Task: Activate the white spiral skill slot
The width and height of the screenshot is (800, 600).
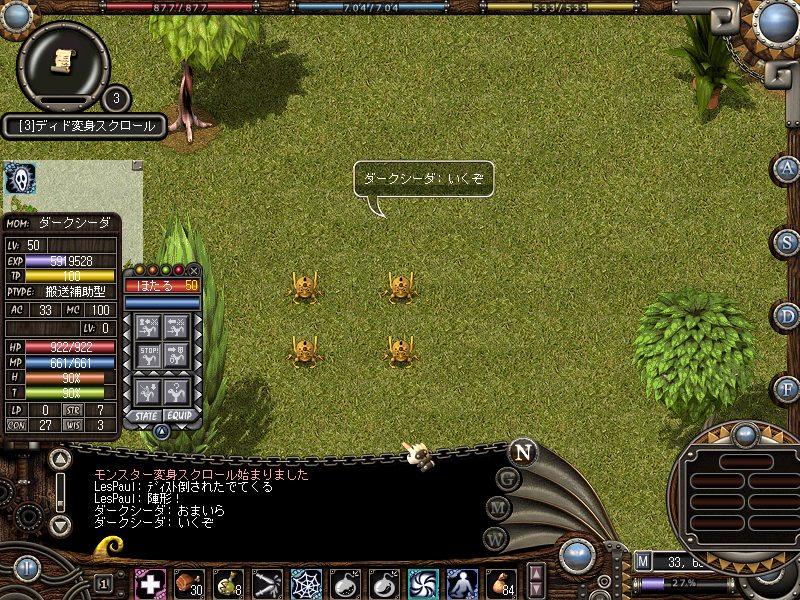Action: (423, 583)
